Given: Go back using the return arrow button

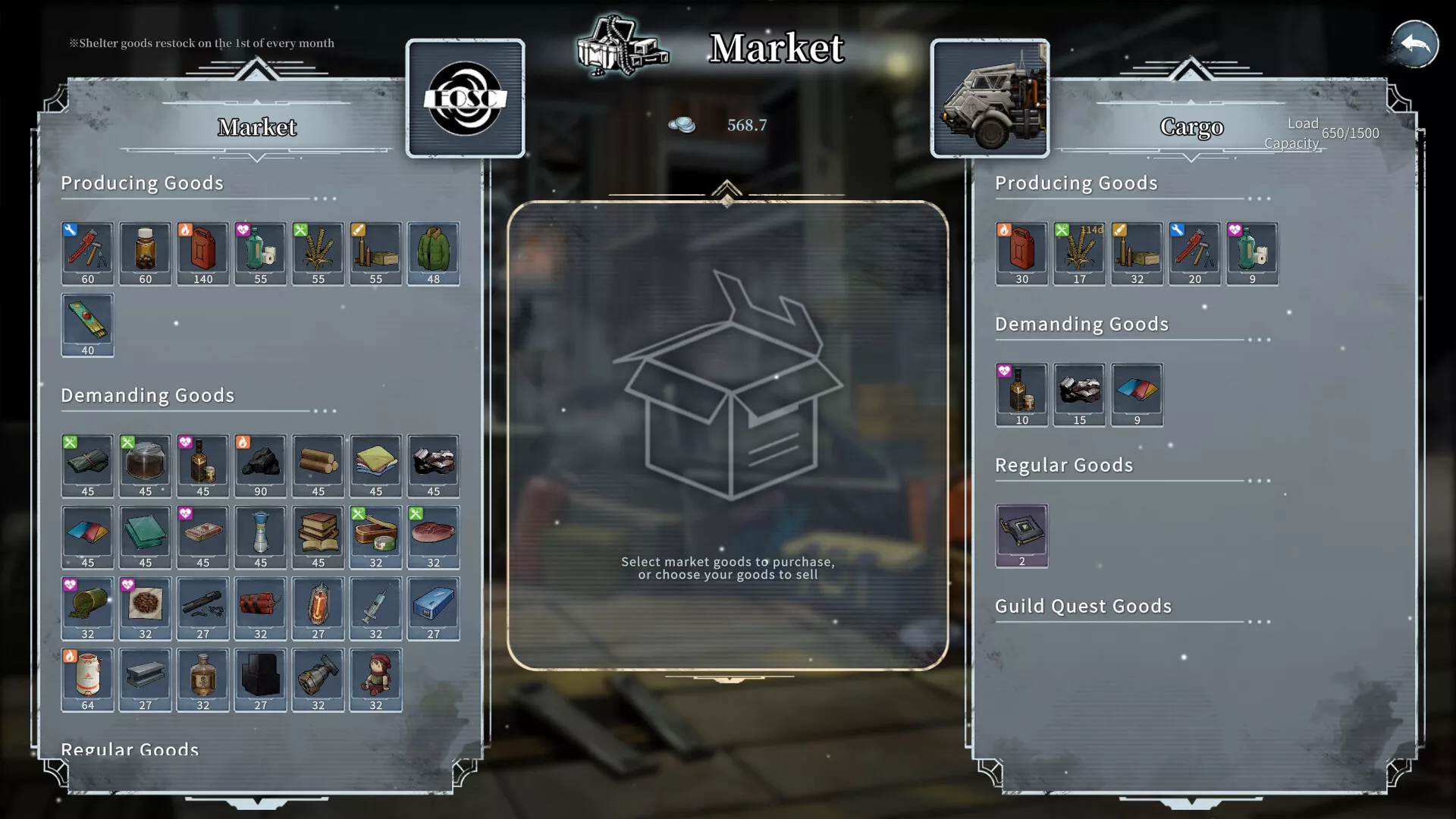Looking at the screenshot, I should (x=1414, y=45).
